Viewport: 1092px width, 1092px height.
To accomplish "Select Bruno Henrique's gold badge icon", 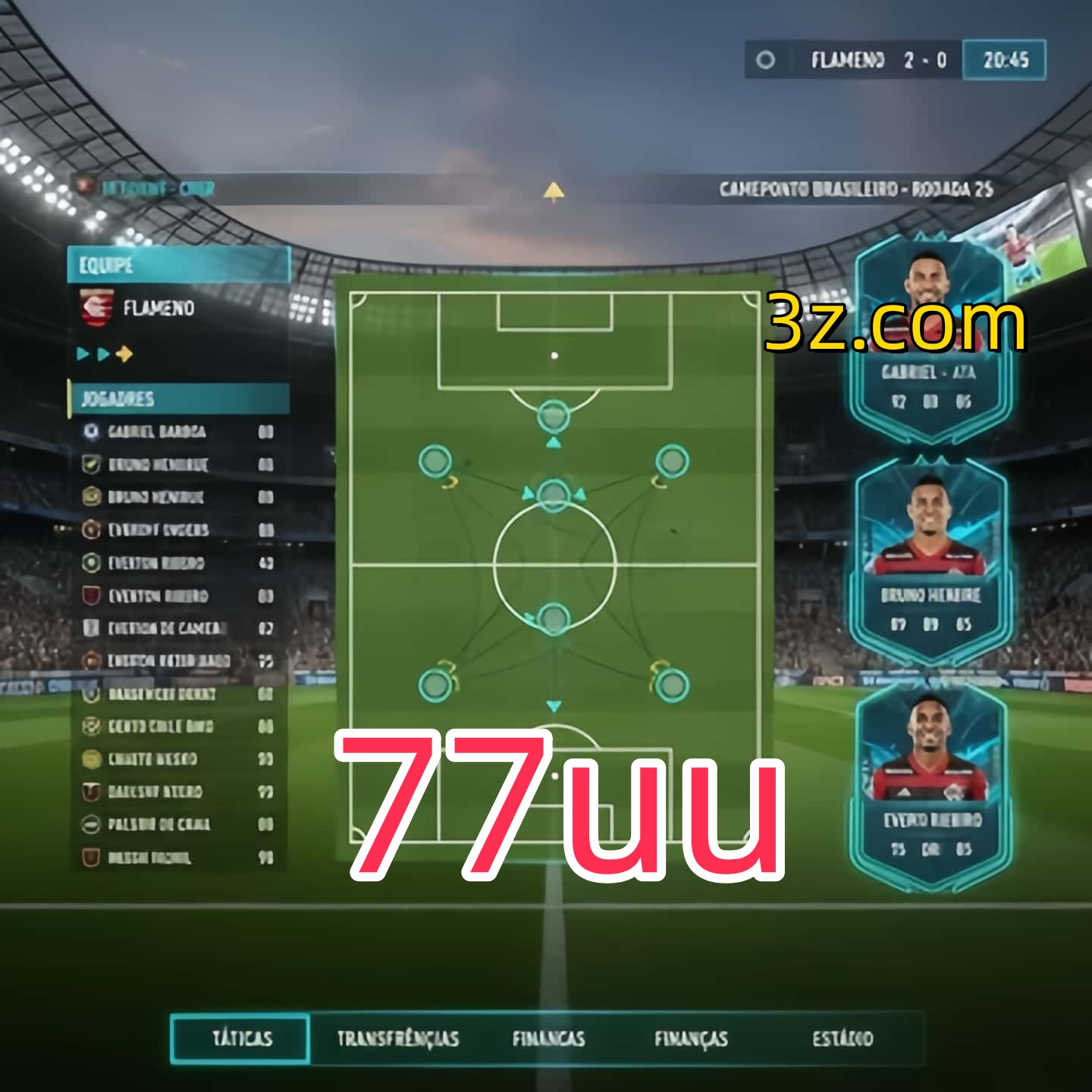I will pyautogui.click(x=92, y=498).
